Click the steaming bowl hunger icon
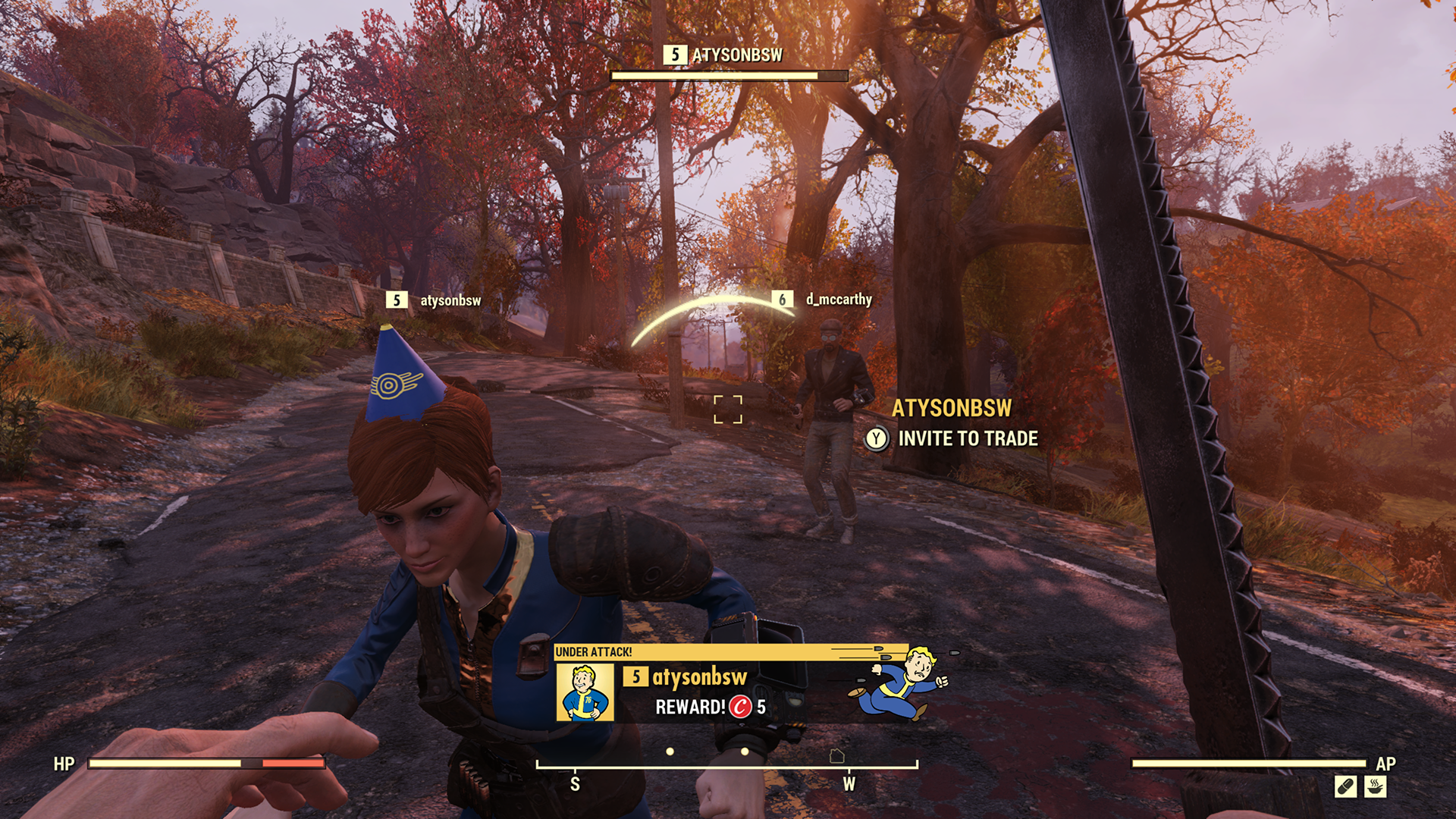The height and width of the screenshot is (819, 1456). click(1376, 787)
